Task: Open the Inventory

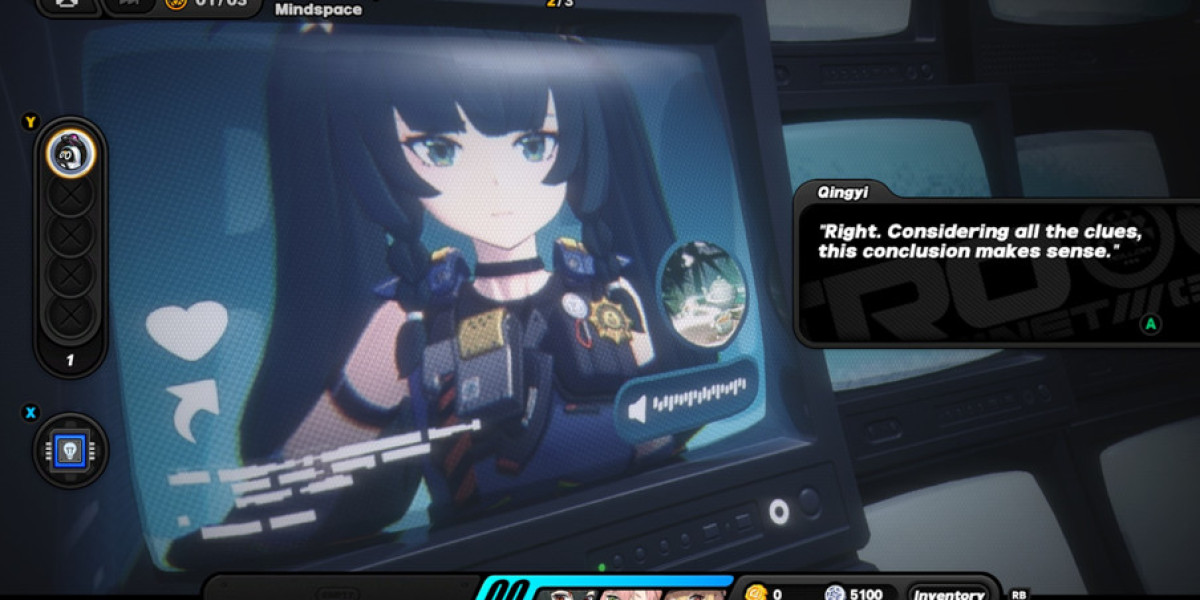Action: click(947, 593)
